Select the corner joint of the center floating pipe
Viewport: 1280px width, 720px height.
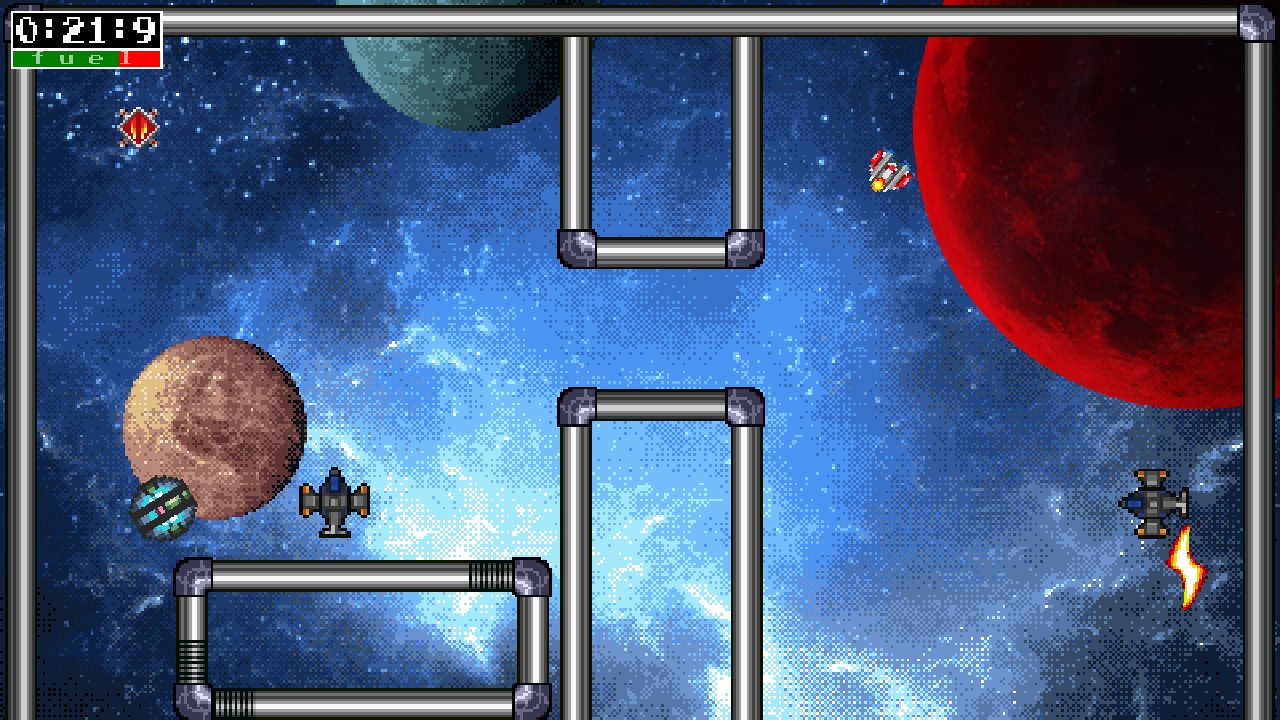point(575,405)
